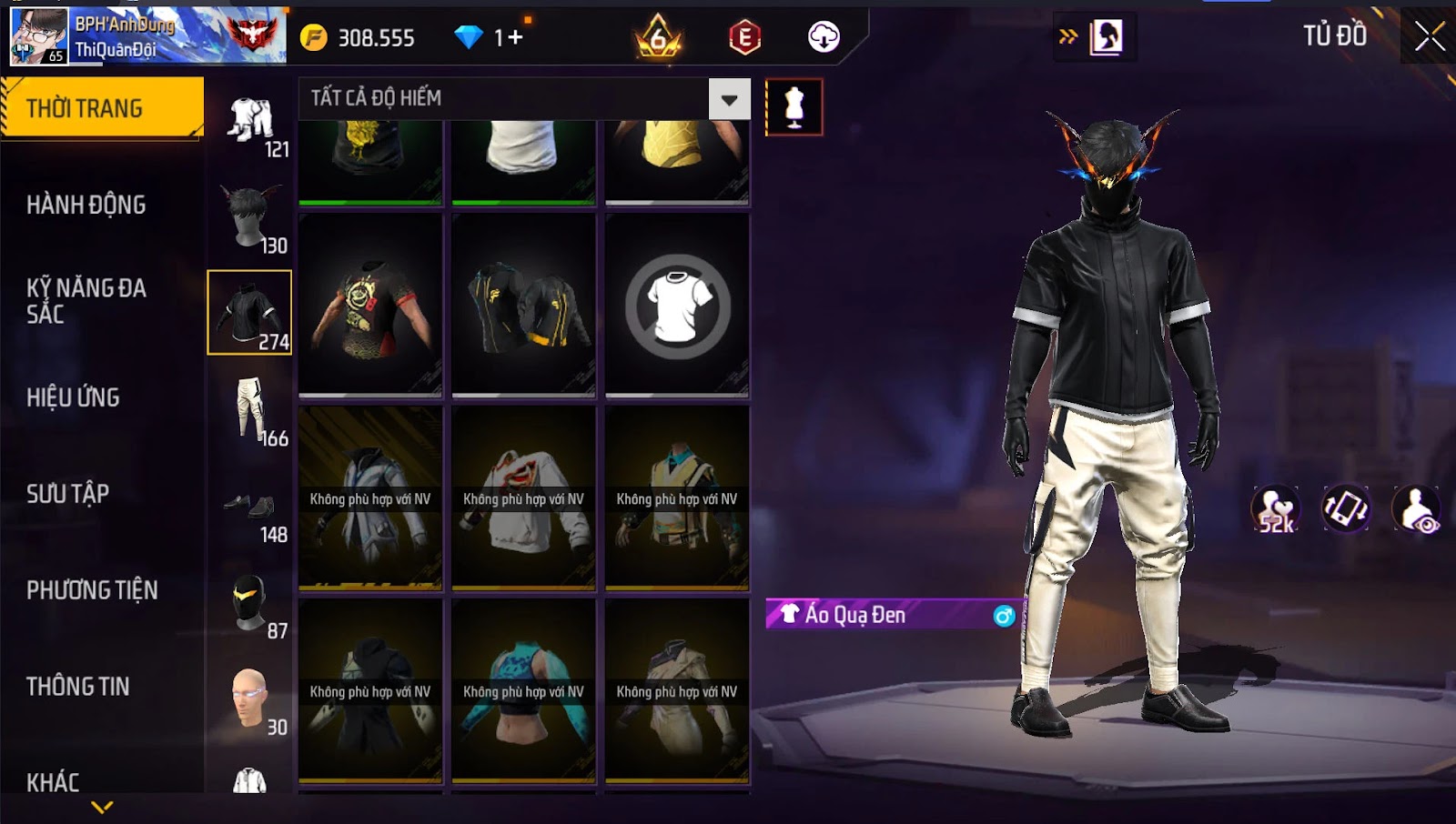Close the Tủ Đồ wardrobe screen
Screen dimensions: 1456x824
(x=1429, y=36)
